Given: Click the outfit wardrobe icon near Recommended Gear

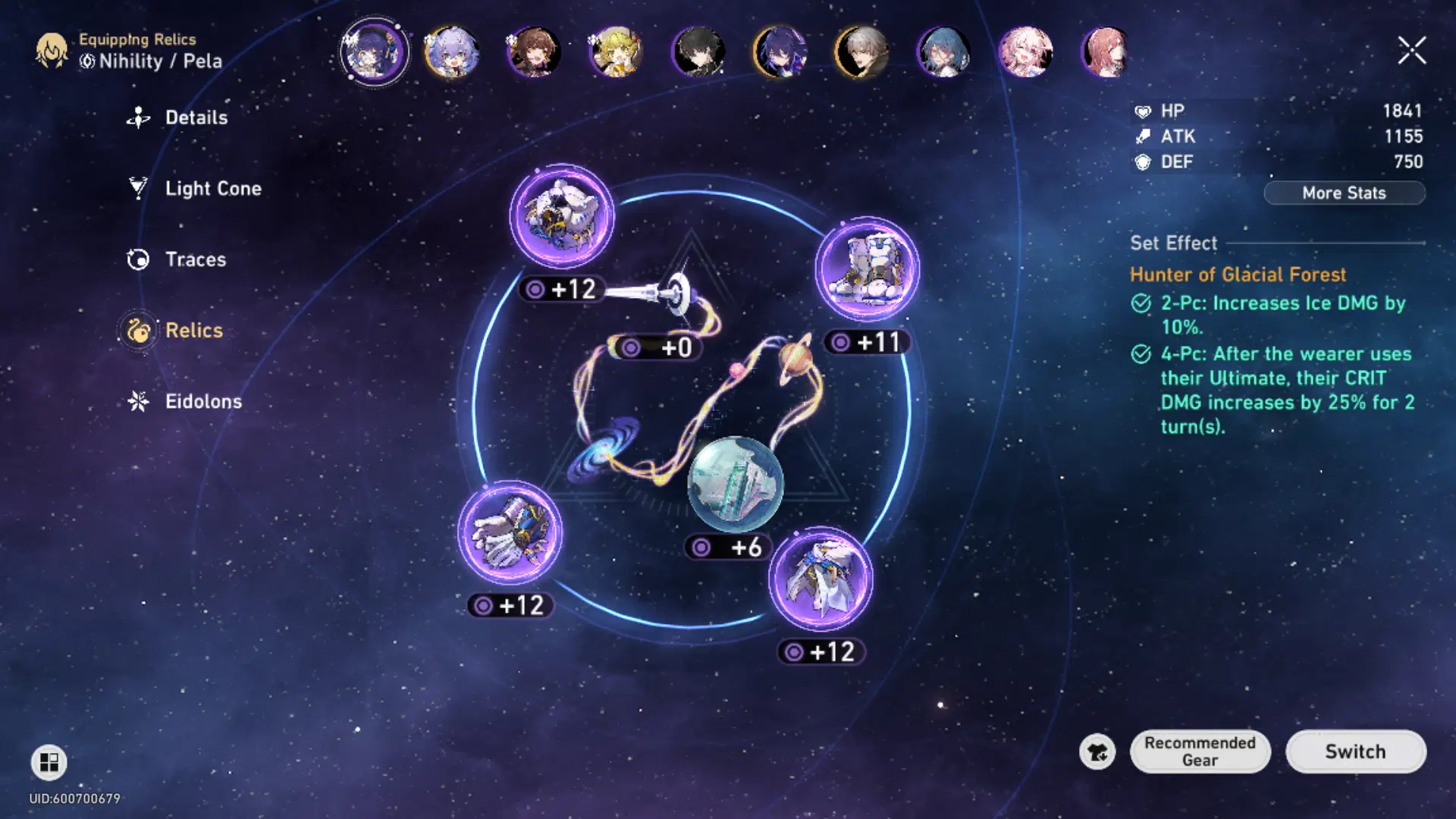Looking at the screenshot, I should [x=1097, y=752].
